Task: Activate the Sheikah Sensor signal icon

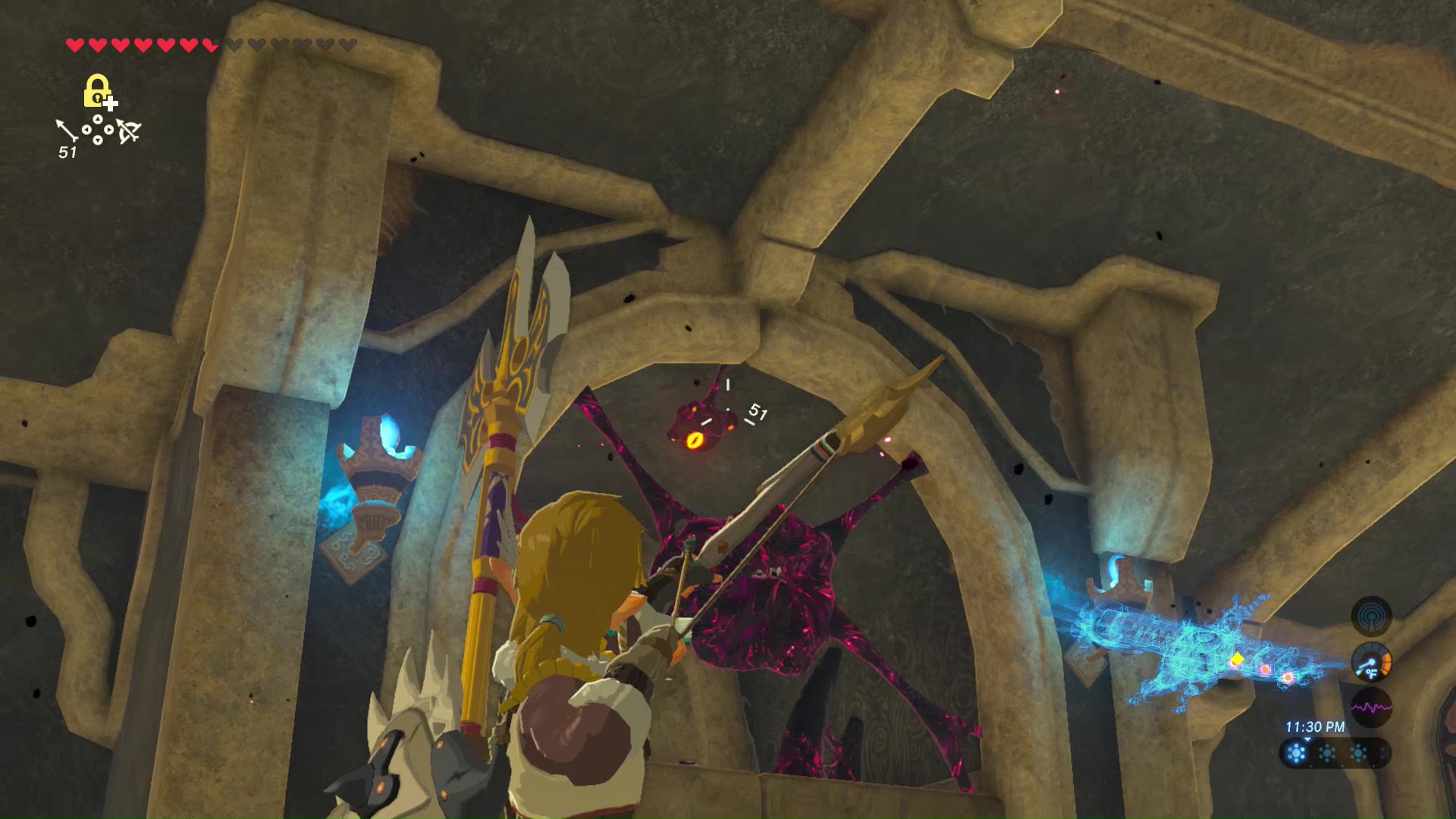Action: [1370, 616]
